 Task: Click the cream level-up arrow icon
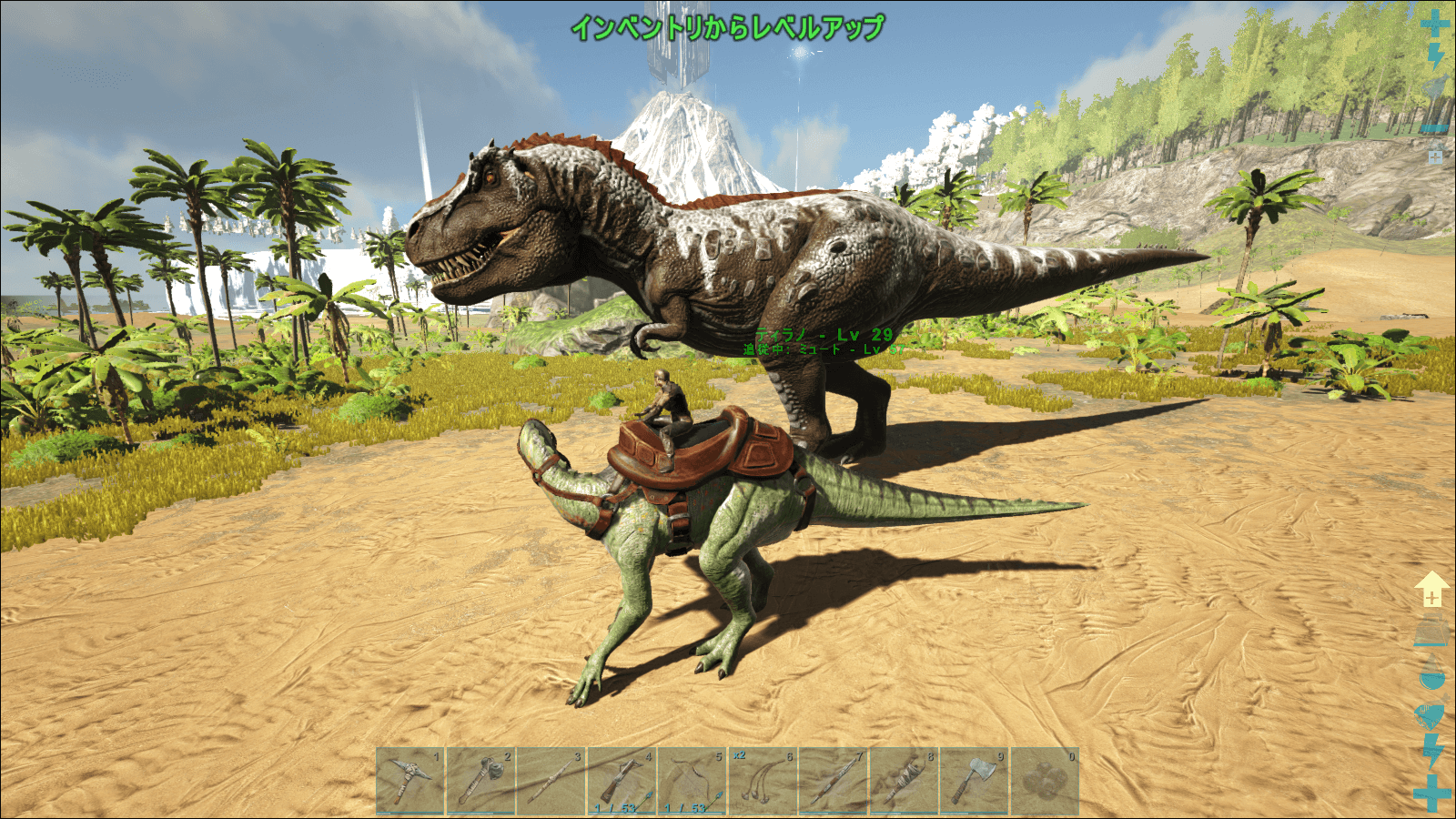pyautogui.click(x=1431, y=587)
